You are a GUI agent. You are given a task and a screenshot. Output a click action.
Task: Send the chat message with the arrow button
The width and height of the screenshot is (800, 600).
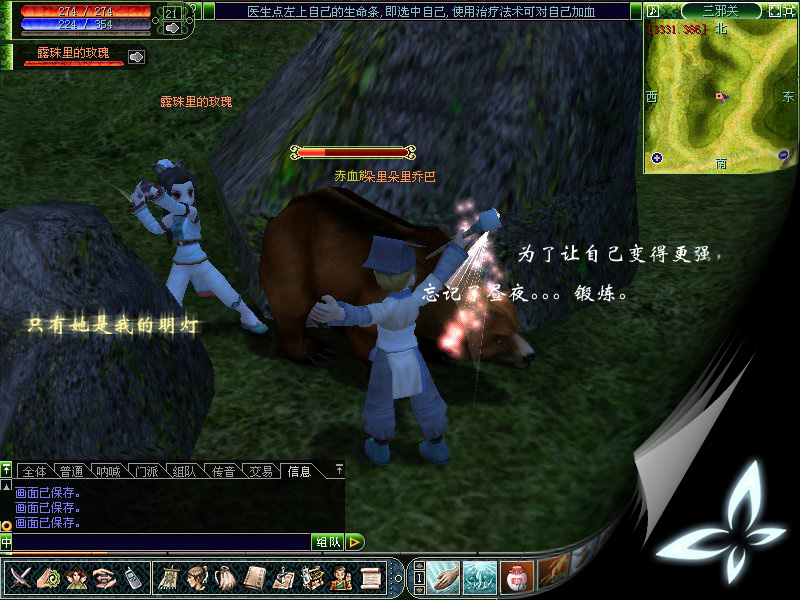[355, 542]
